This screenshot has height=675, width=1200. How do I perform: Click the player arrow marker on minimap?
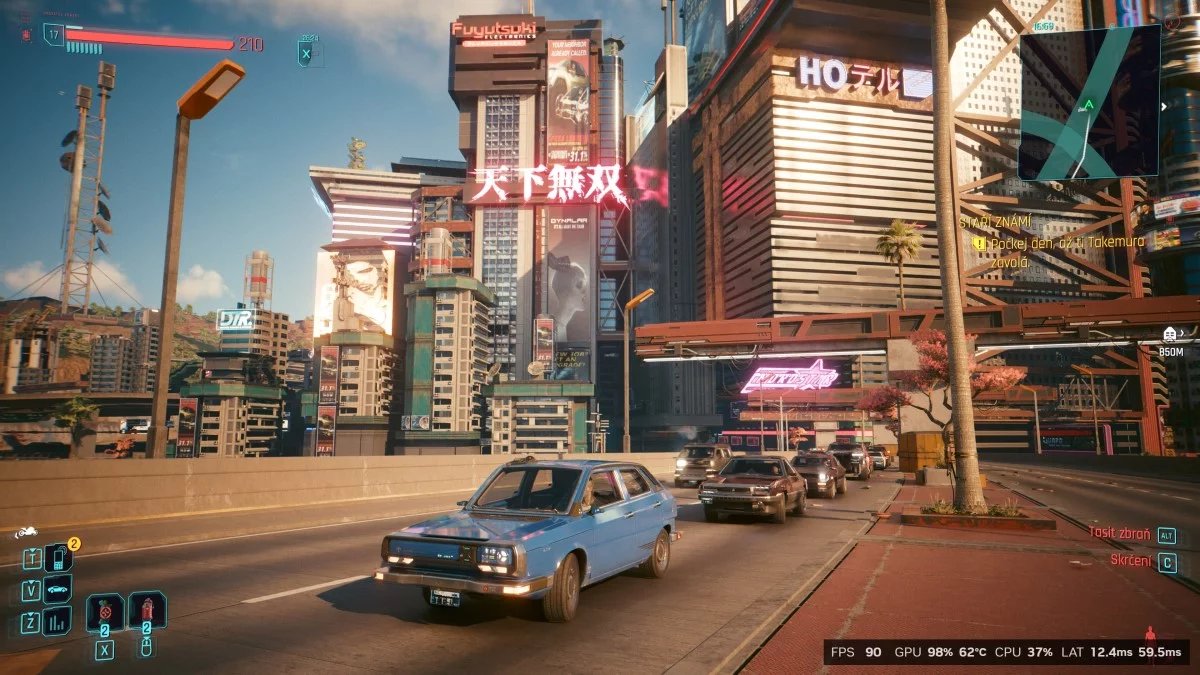point(1089,103)
